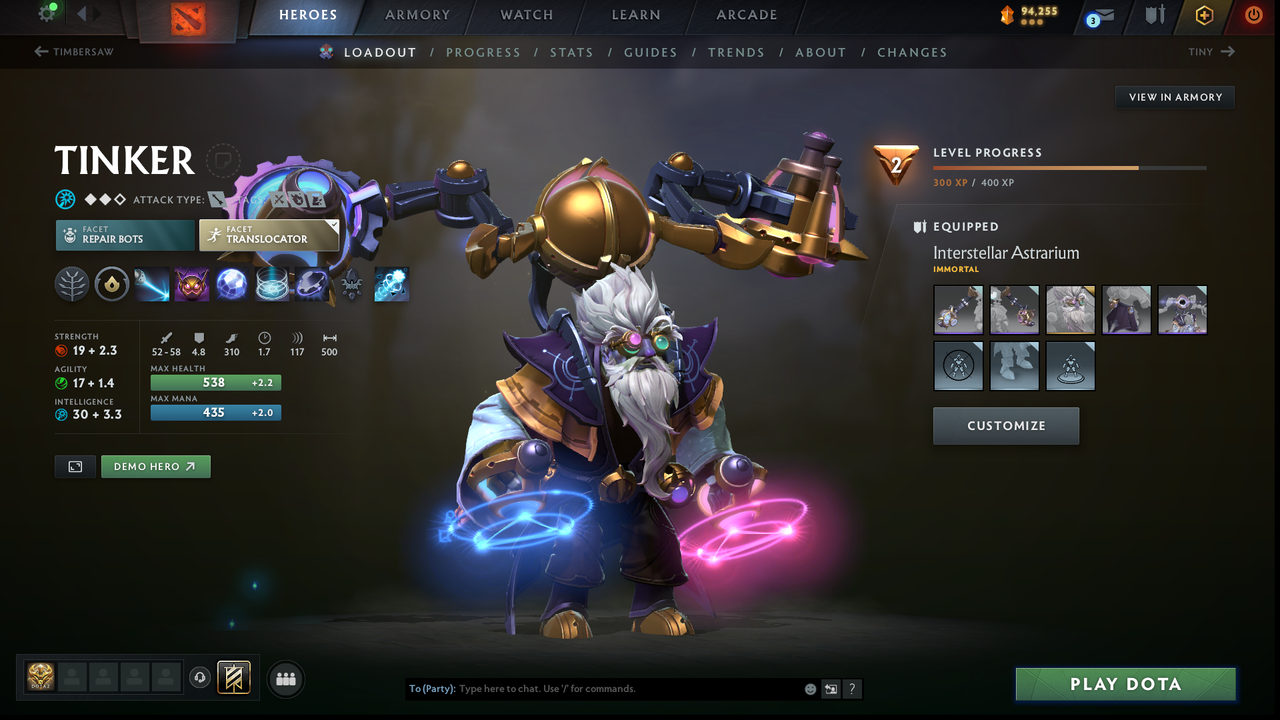Navigate to Tiny via the right chevron
Screen dimensions: 1280x720
1229,51
